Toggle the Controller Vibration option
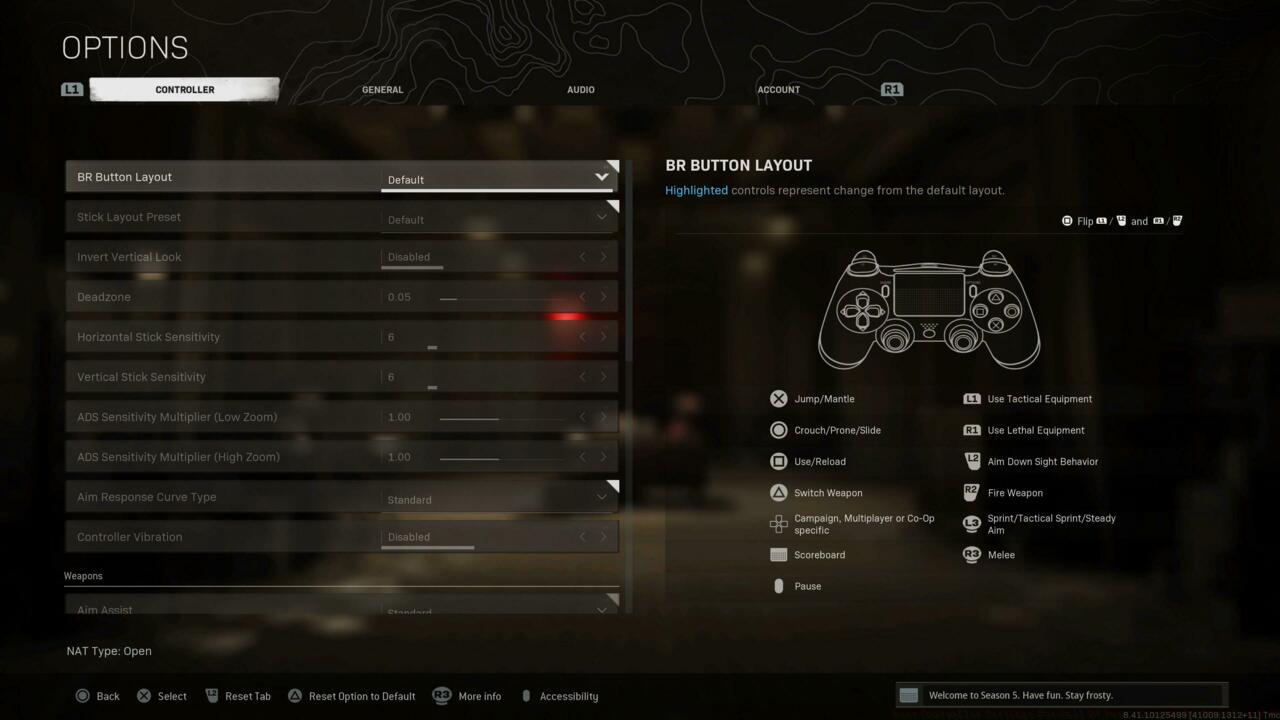1280x720 pixels. pyautogui.click(x=499, y=537)
